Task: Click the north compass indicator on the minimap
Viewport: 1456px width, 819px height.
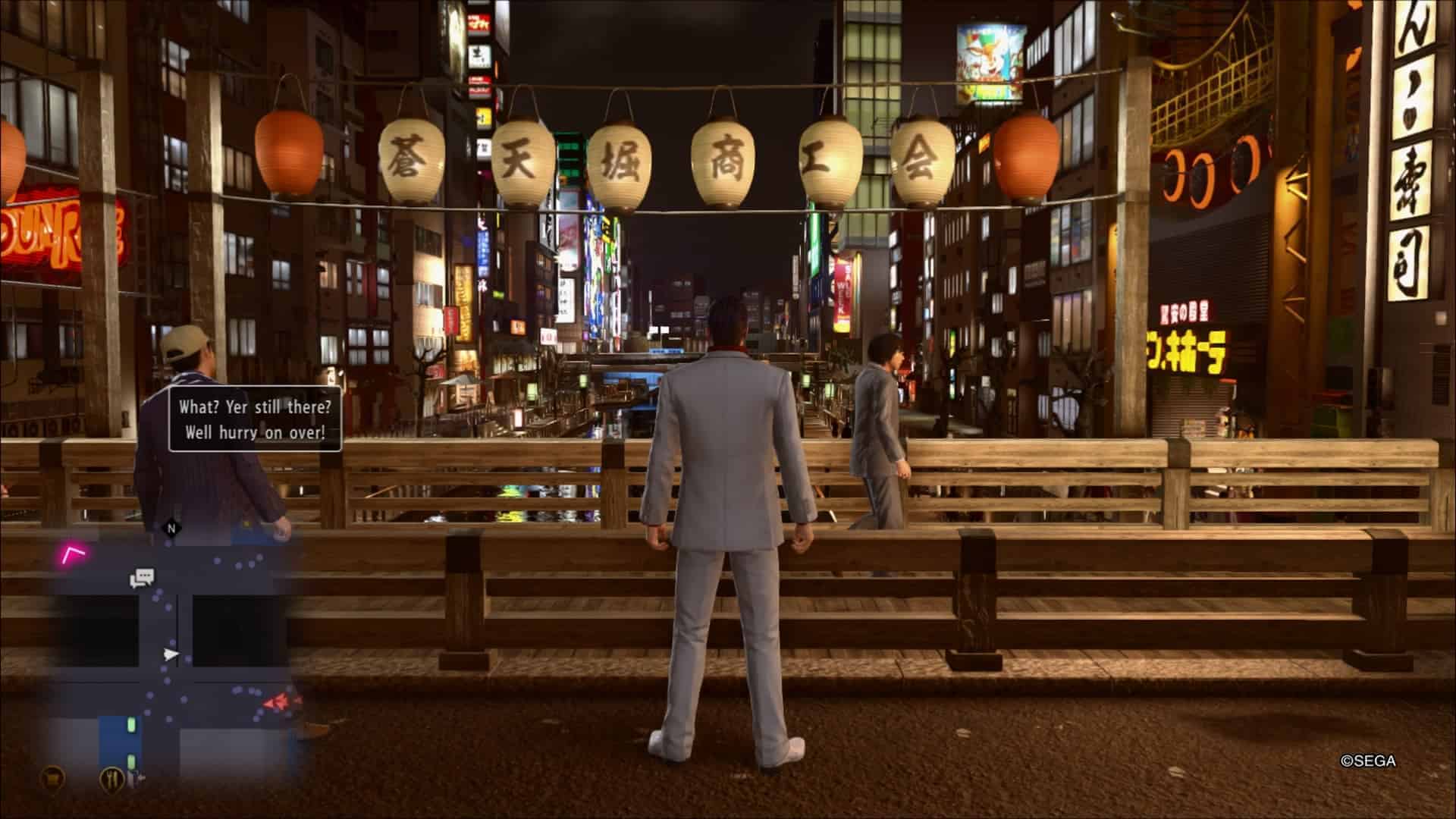Action: [171, 528]
